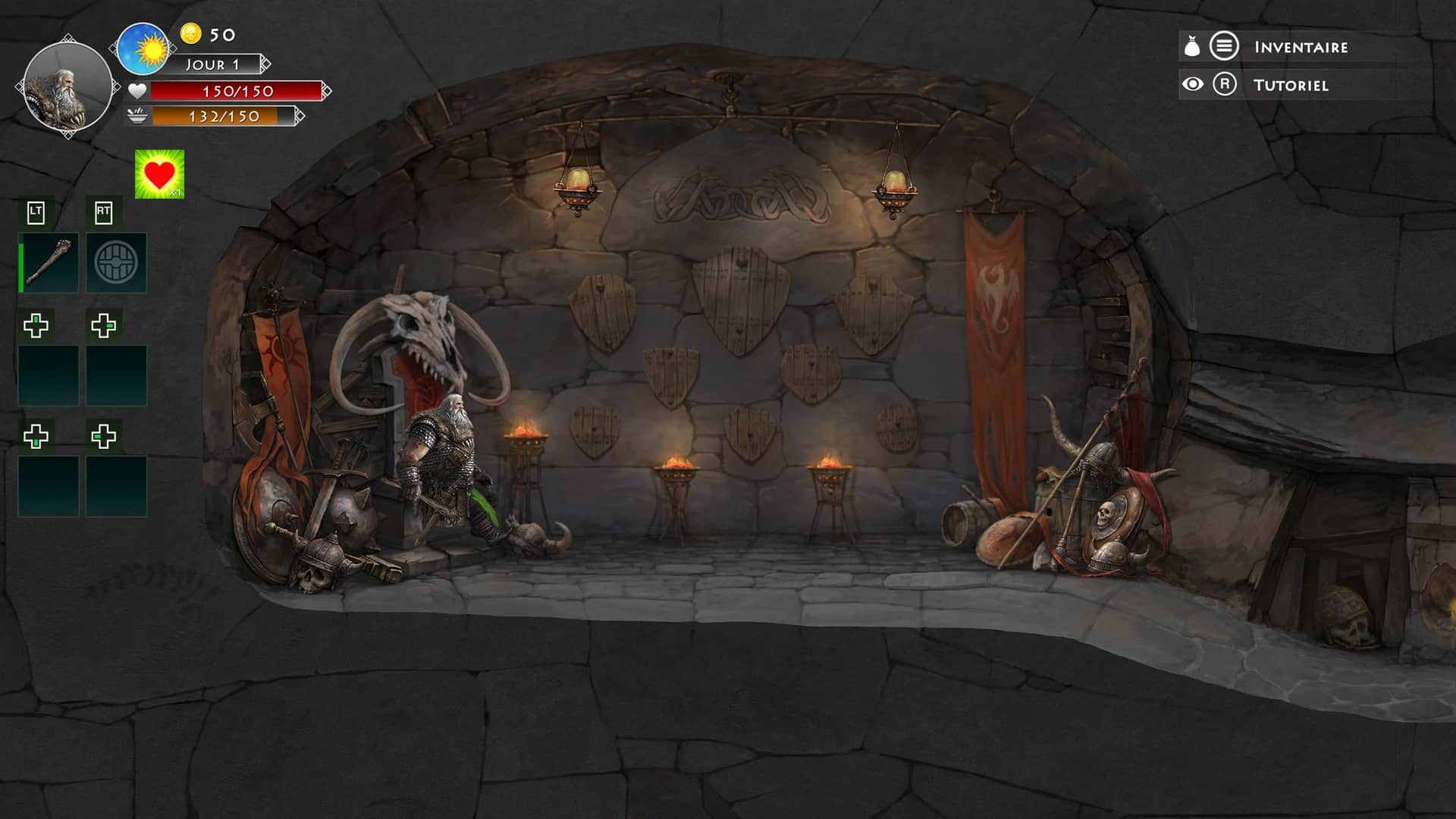Select the spiked club weapon slot

[x=49, y=262]
